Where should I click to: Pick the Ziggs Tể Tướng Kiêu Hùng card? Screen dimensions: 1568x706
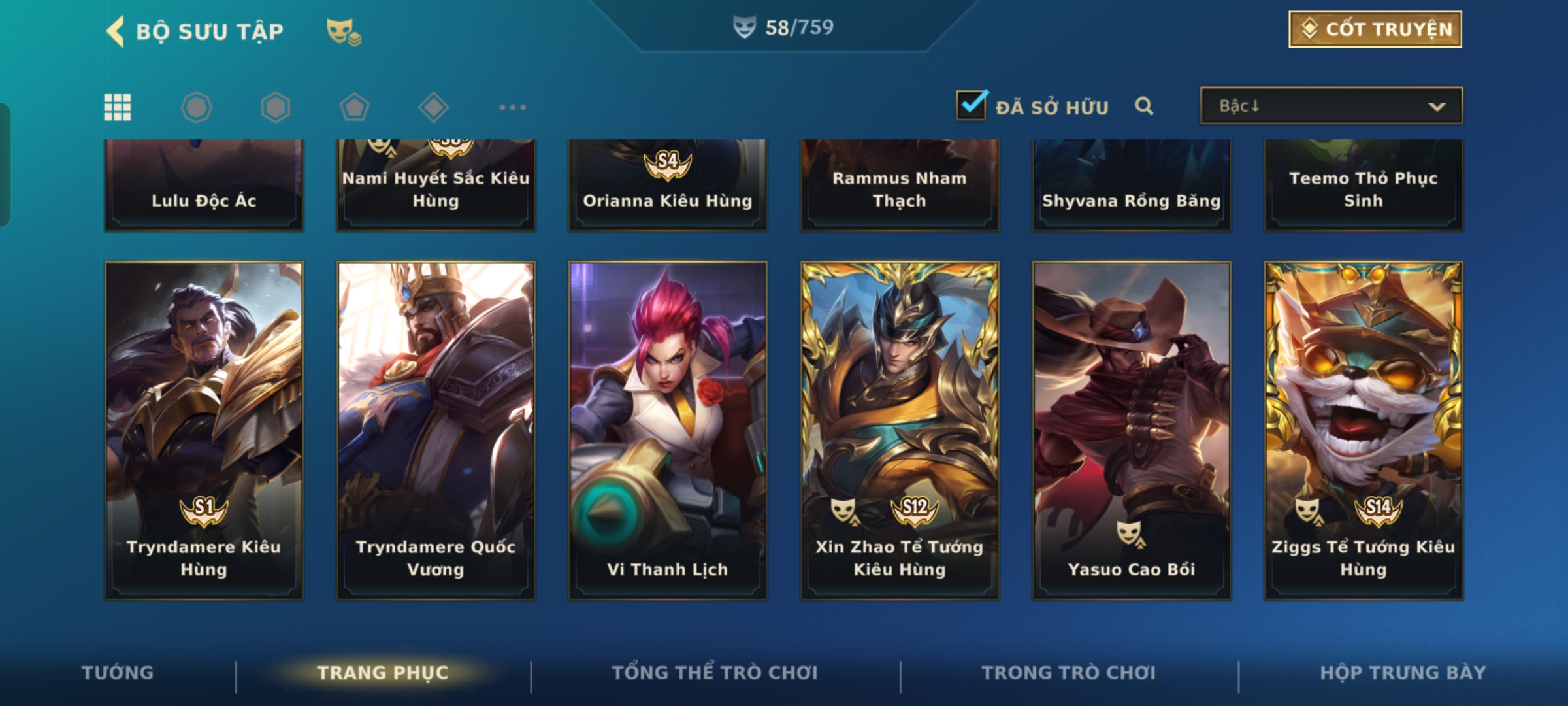tap(1364, 430)
